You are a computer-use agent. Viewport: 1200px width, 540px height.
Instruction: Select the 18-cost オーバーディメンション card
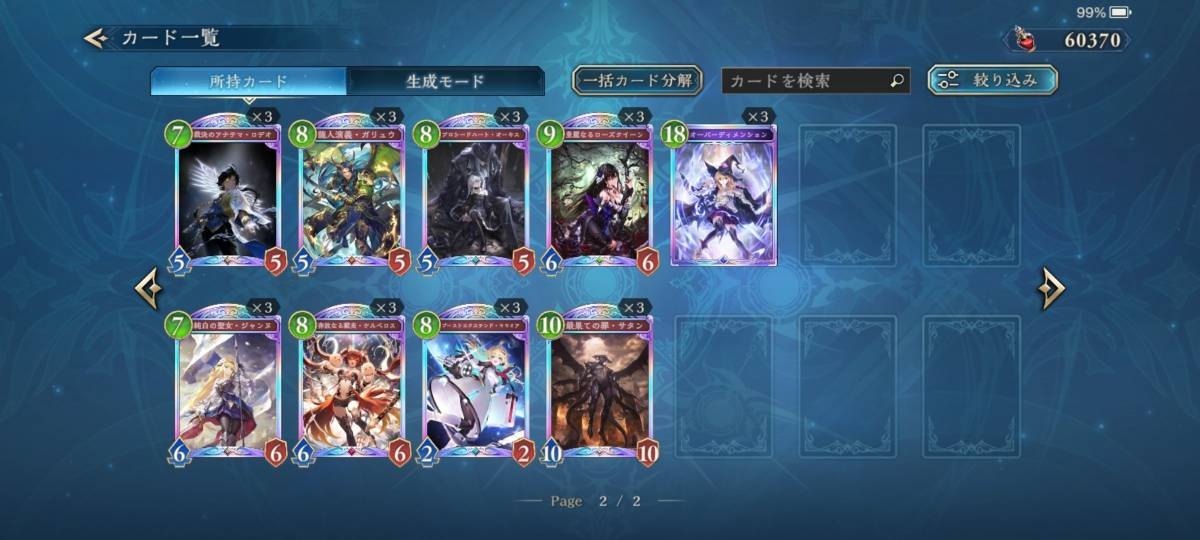click(x=723, y=195)
